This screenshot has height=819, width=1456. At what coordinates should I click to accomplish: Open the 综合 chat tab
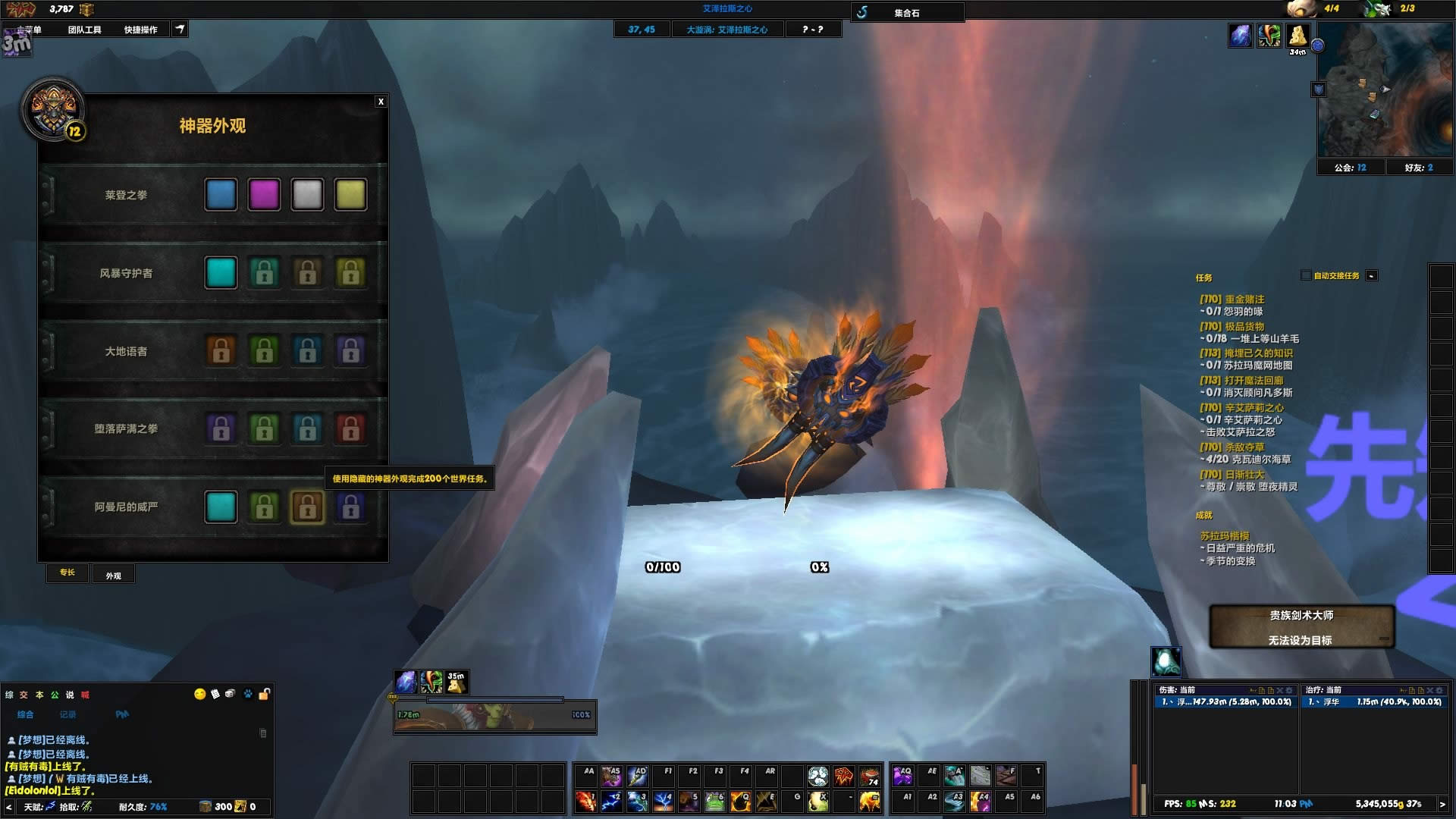(26, 714)
